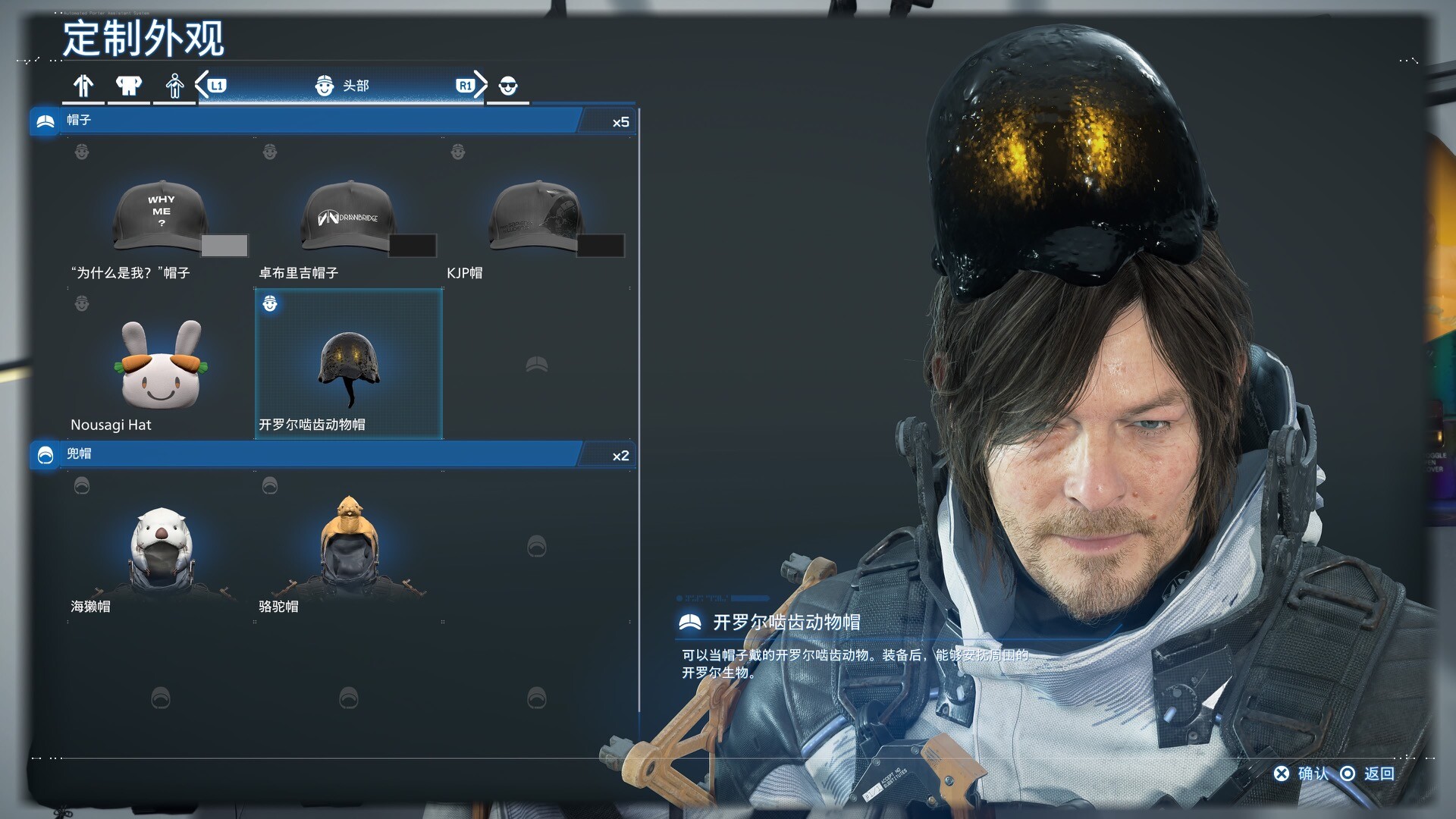Choose the otter hood

(161, 548)
